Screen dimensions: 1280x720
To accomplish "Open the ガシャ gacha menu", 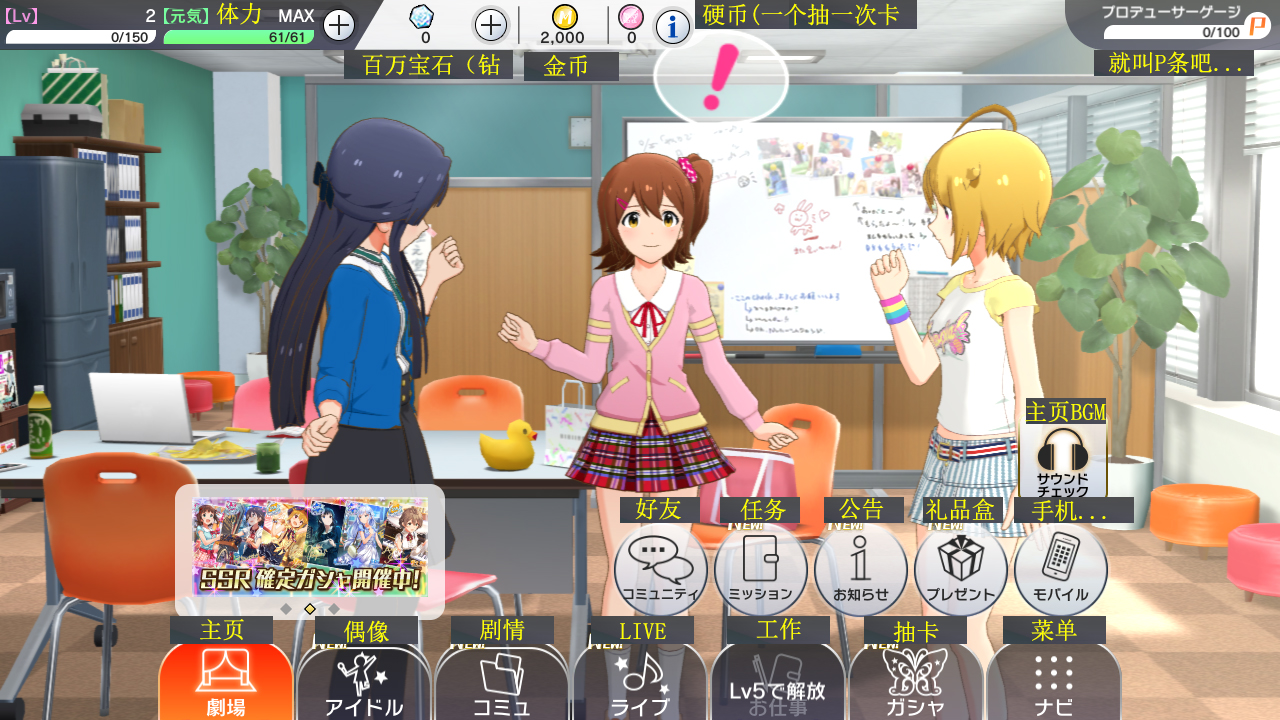I will pos(916,684).
